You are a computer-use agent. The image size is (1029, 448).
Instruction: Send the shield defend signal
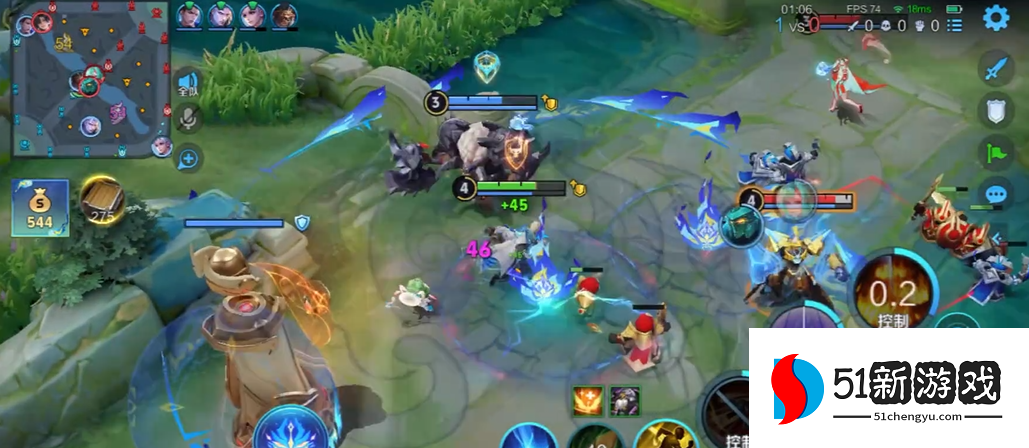(x=994, y=112)
